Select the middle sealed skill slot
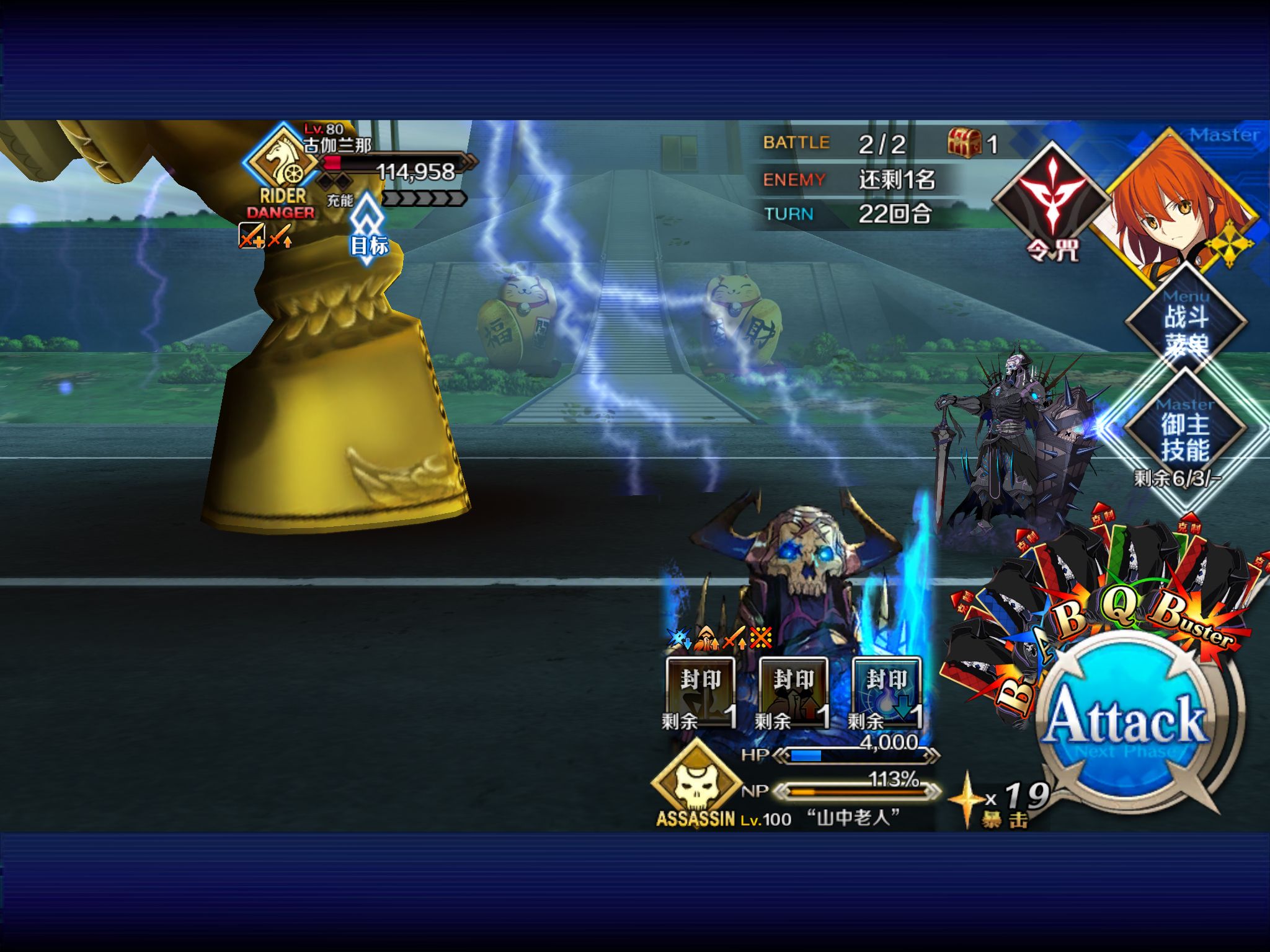The image size is (1270, 952). tap(794, 692)
